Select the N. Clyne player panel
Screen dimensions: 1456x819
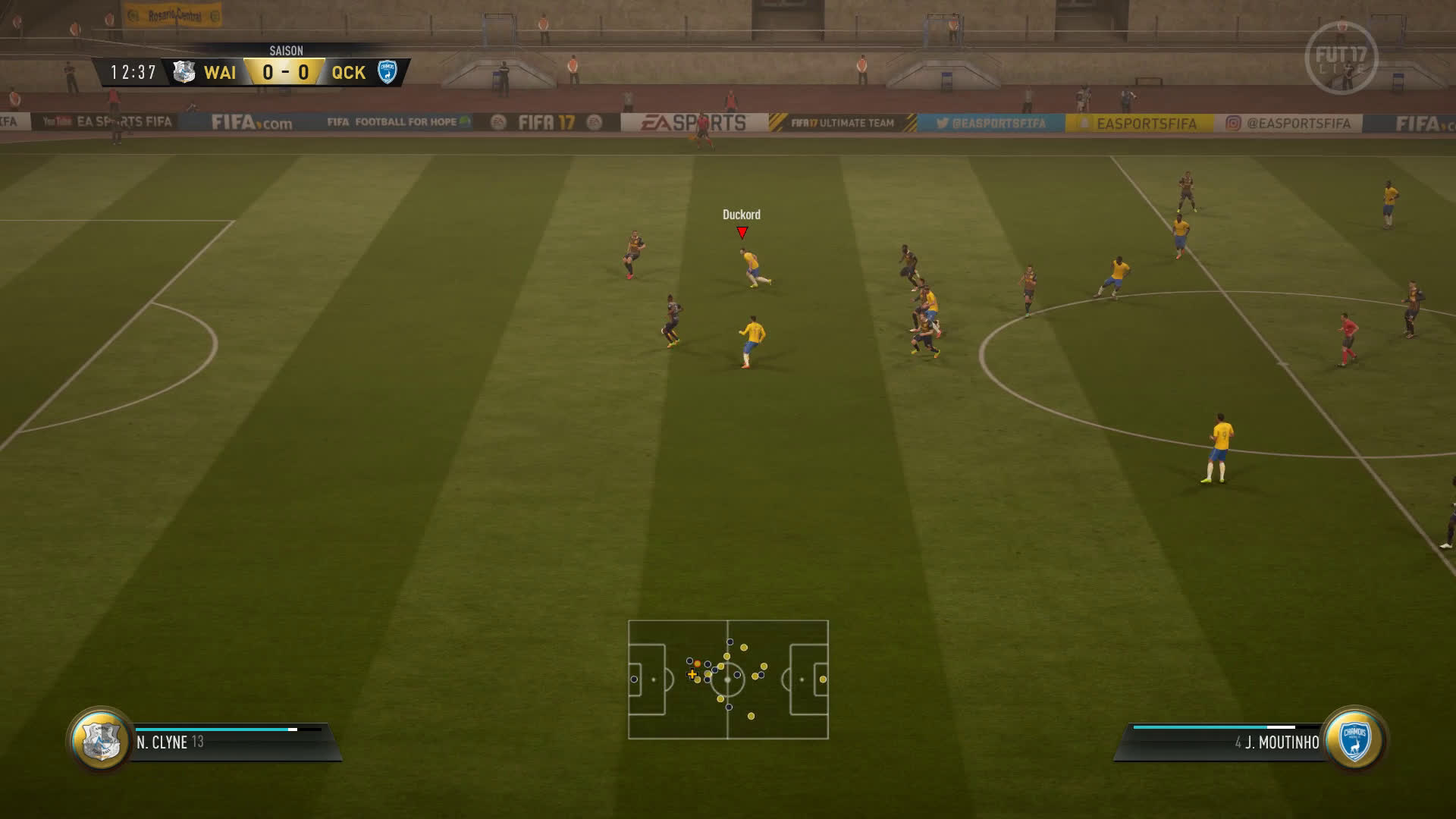[227, 742]
